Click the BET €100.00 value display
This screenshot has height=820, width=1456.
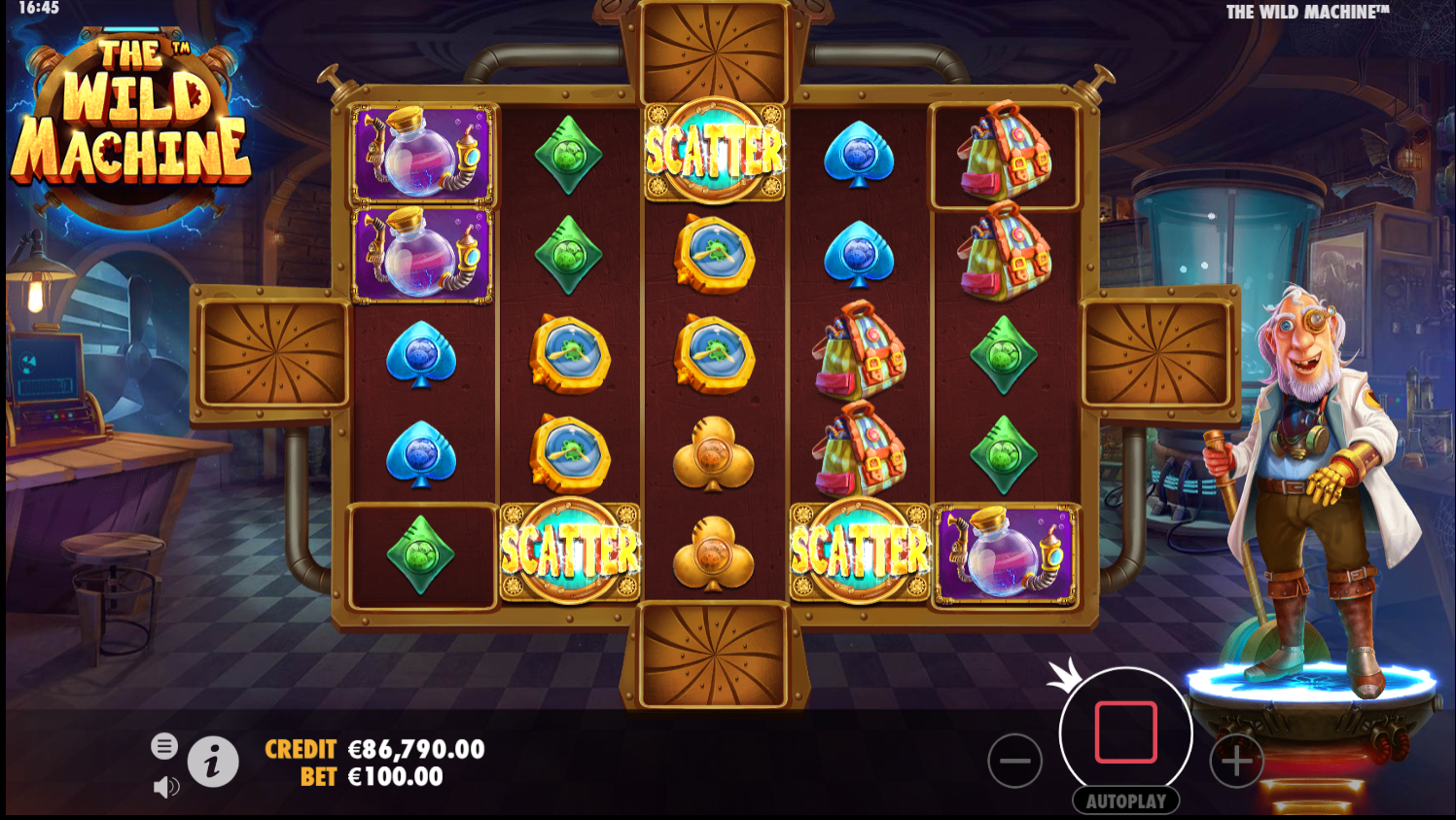coord(395,777)
